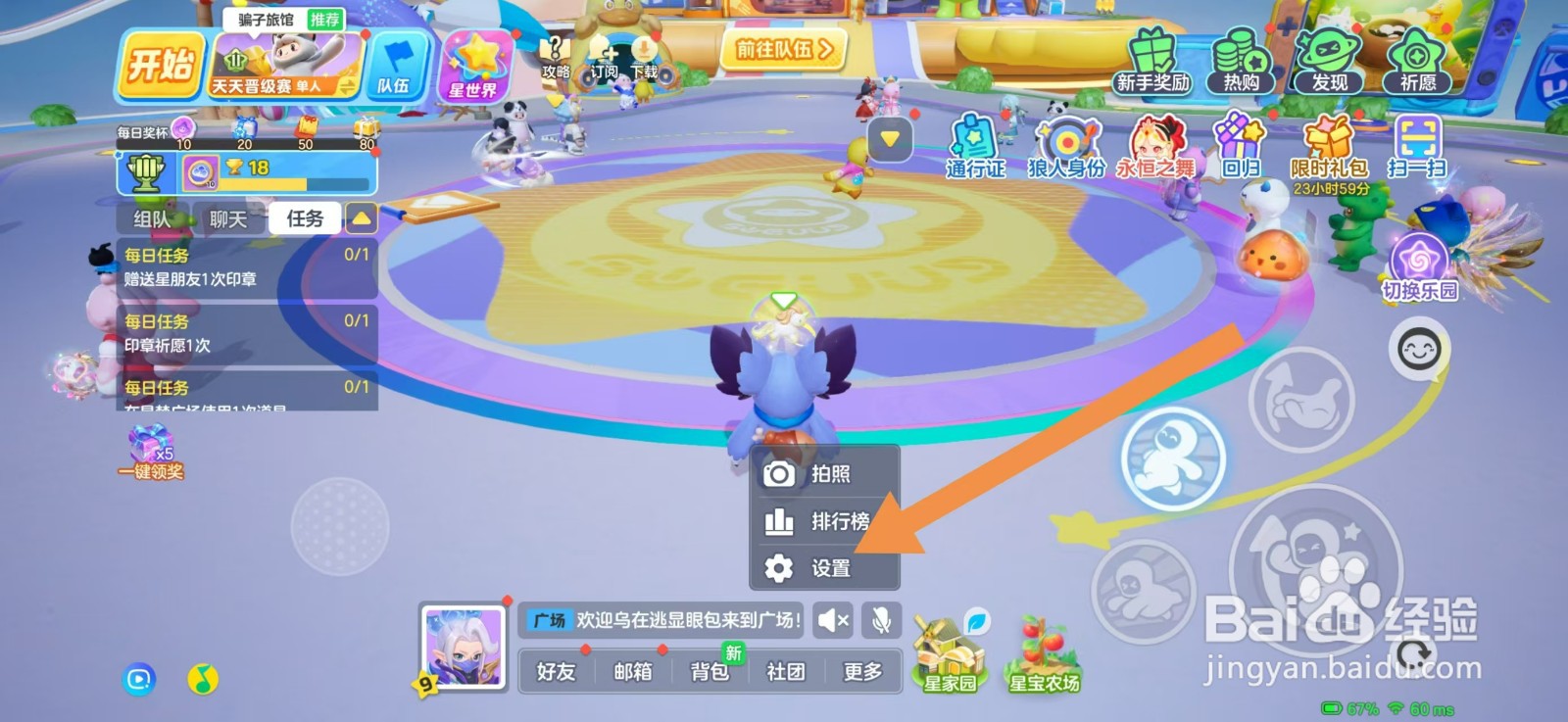Select the 通行证 battle pass icon

[973, 142]
